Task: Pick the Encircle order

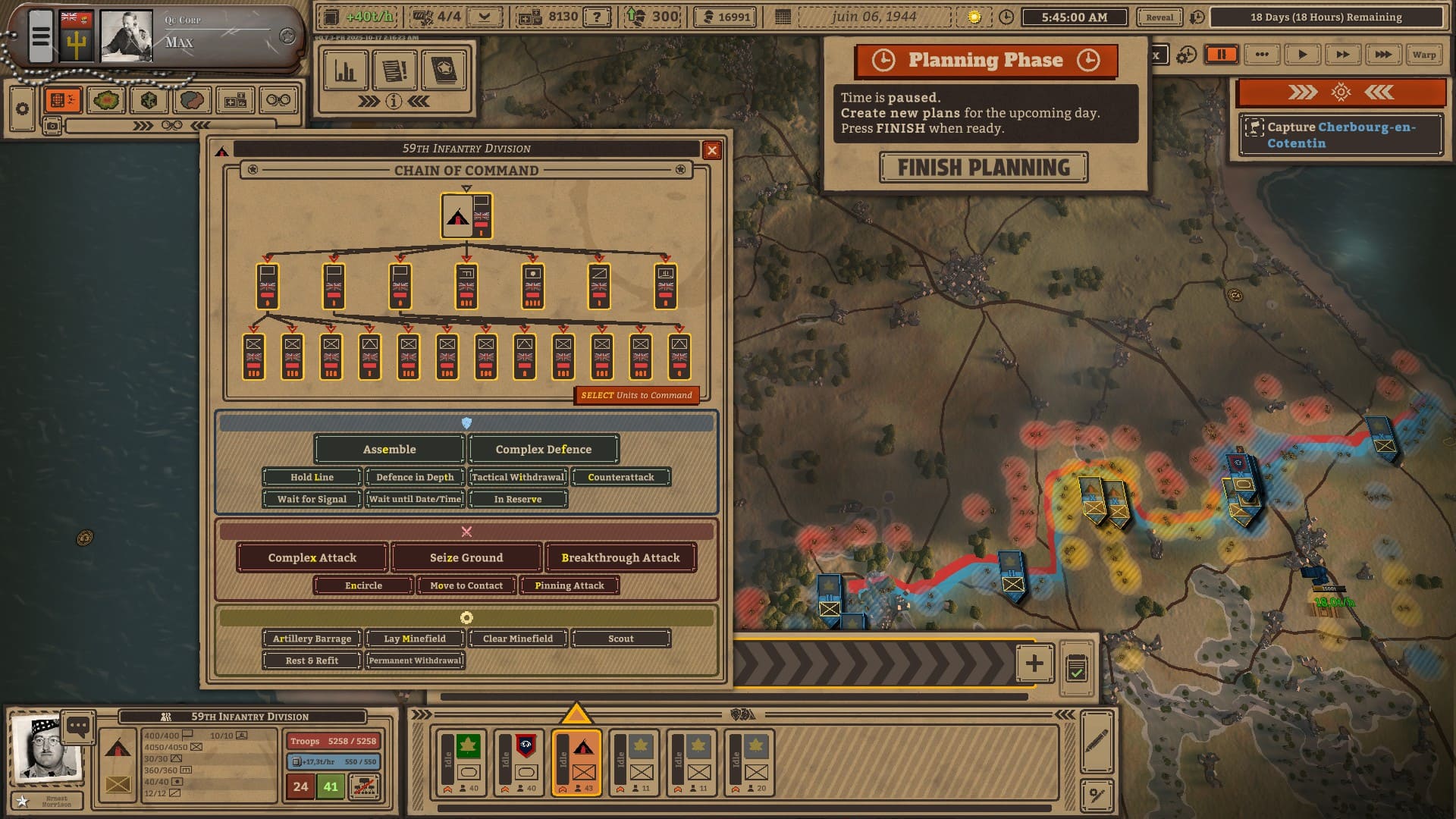Action: (x=363, y=585)
